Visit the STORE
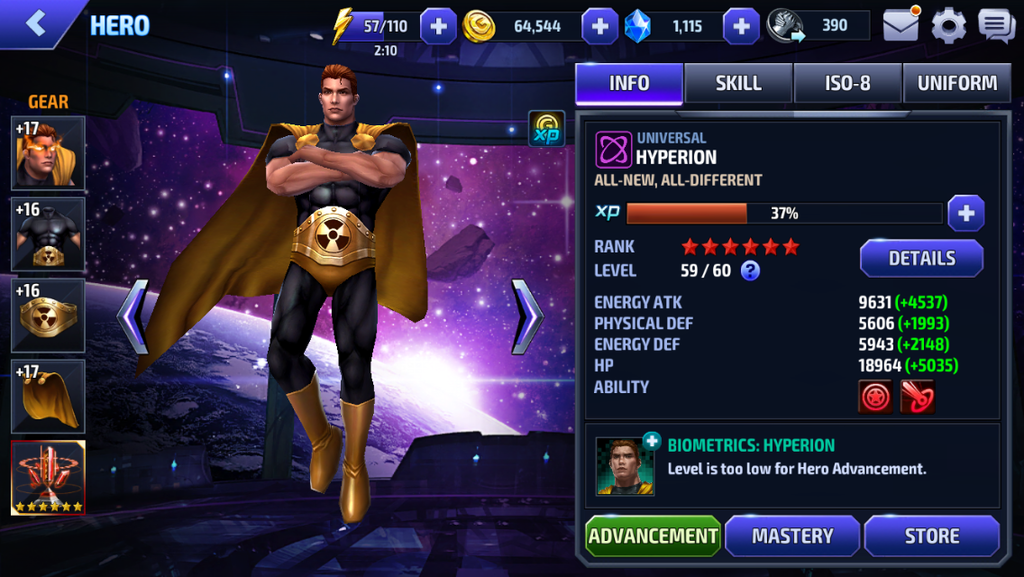Viewport: 1024px width, 577px height. [931, 536]
